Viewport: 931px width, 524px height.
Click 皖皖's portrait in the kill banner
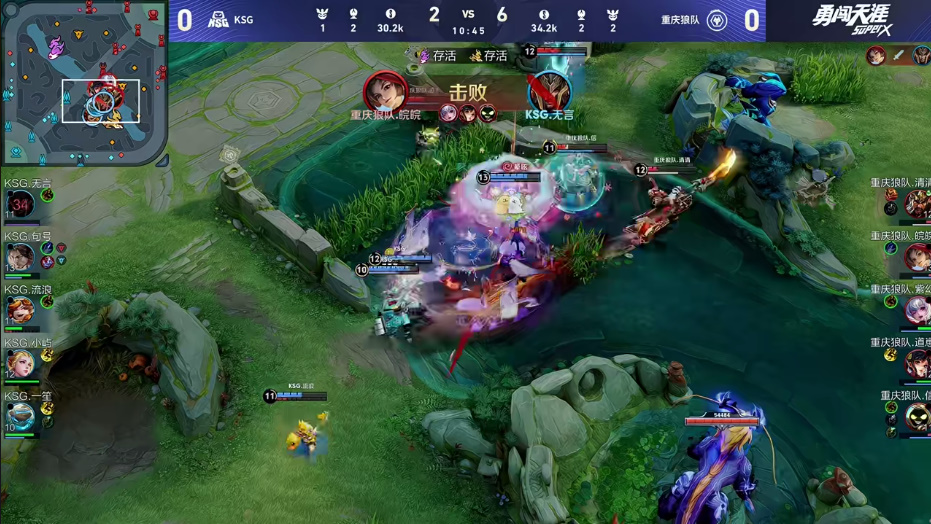point(385,92)
